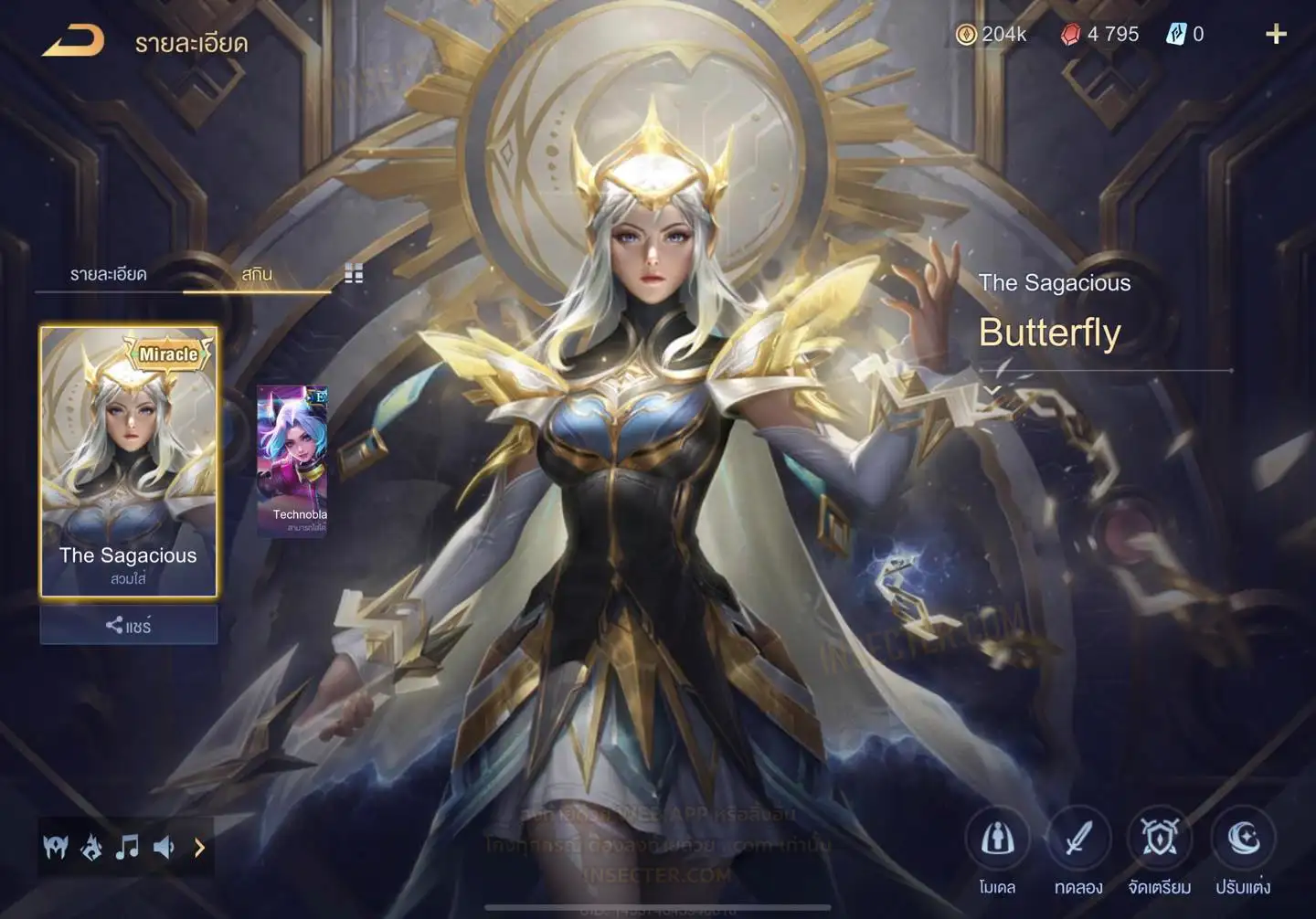Click the แชร์ share button
This screenshot has width=1316, height=919.
tap(129, 626)
